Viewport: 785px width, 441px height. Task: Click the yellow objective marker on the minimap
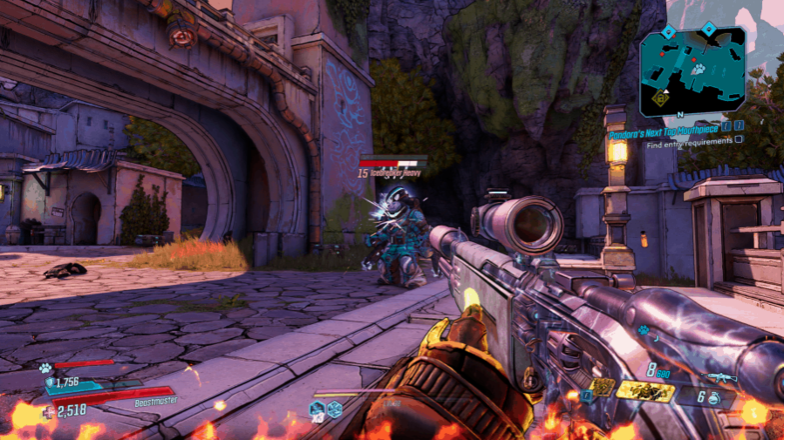[x=660, y=98]
